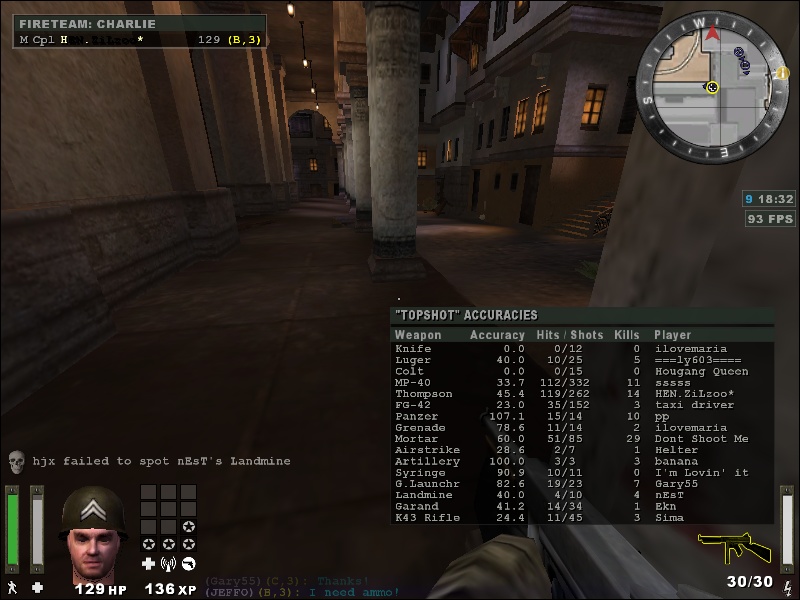Select the medic cross skill icon
The image size is (800, 600).
(149, 564)
